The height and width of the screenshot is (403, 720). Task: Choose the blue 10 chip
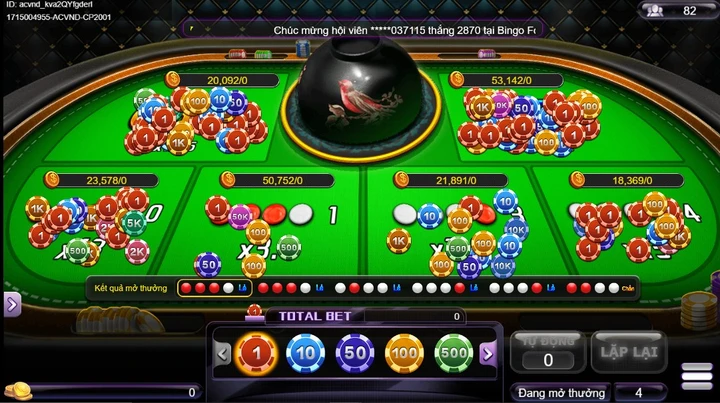(x=306, y=354)
